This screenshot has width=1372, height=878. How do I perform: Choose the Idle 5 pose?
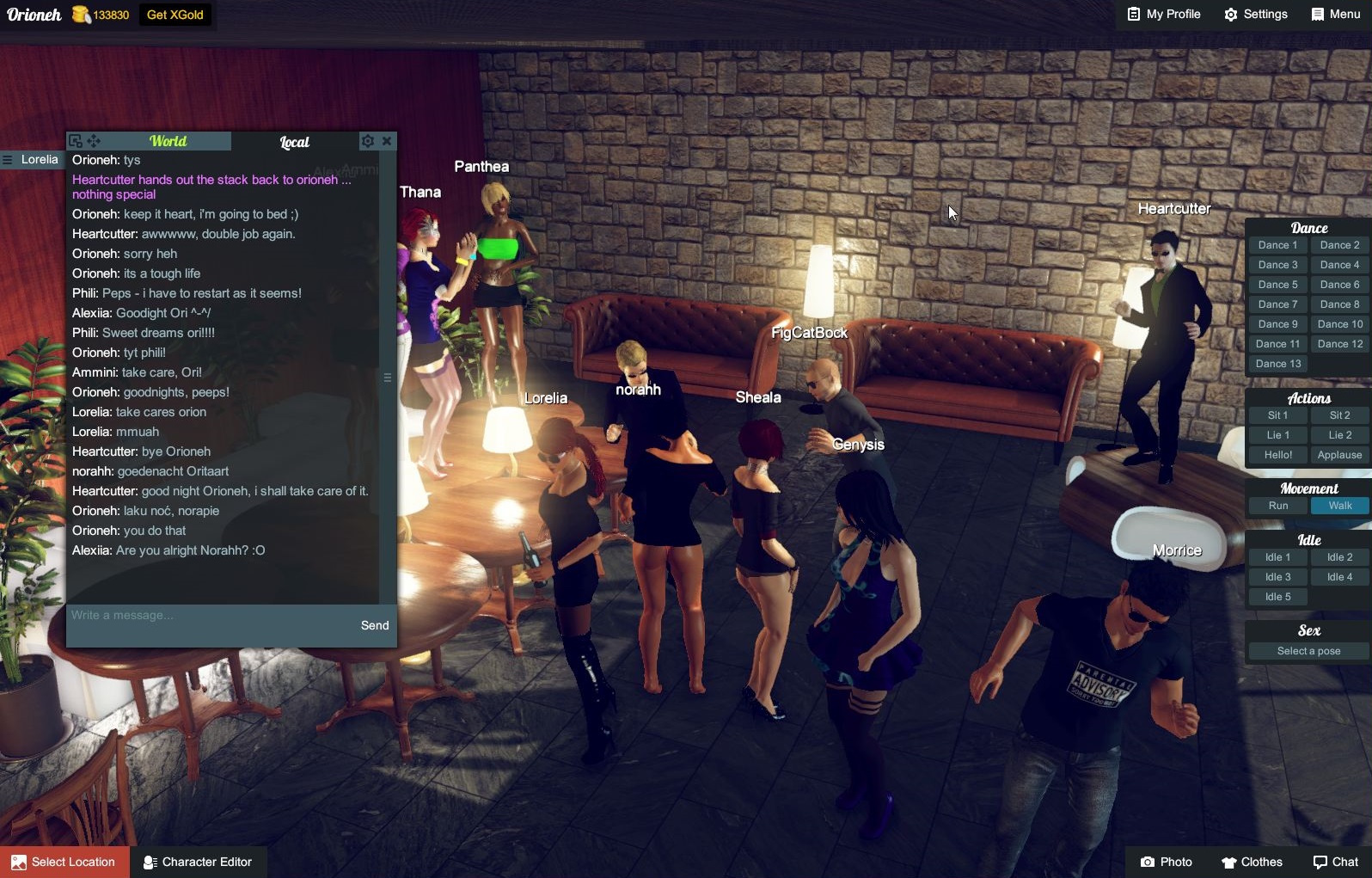tap(1277, 597)
